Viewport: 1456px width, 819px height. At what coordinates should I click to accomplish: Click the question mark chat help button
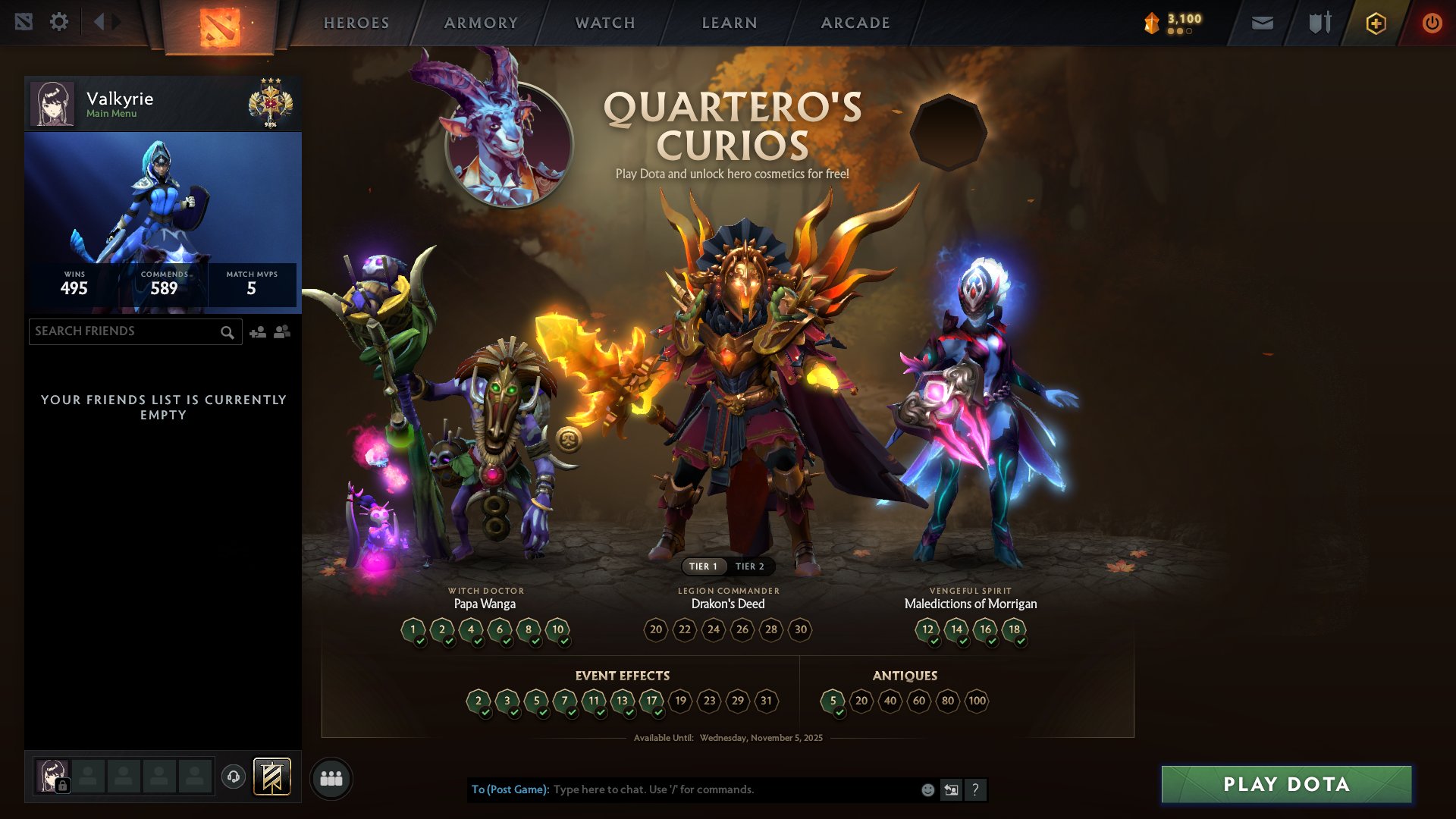click(x=976, y=789)
